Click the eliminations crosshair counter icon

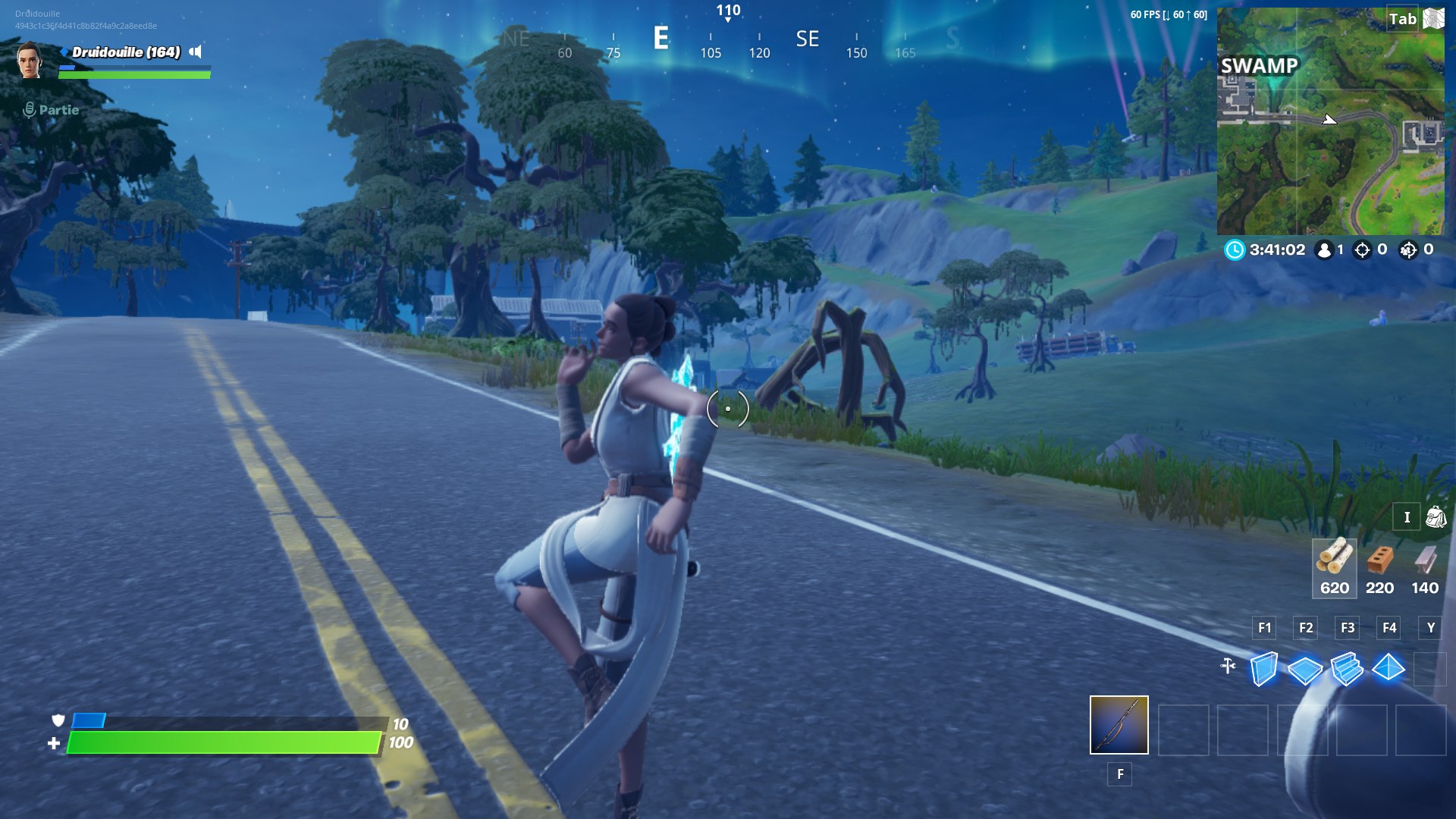[x=1361, y=249]
